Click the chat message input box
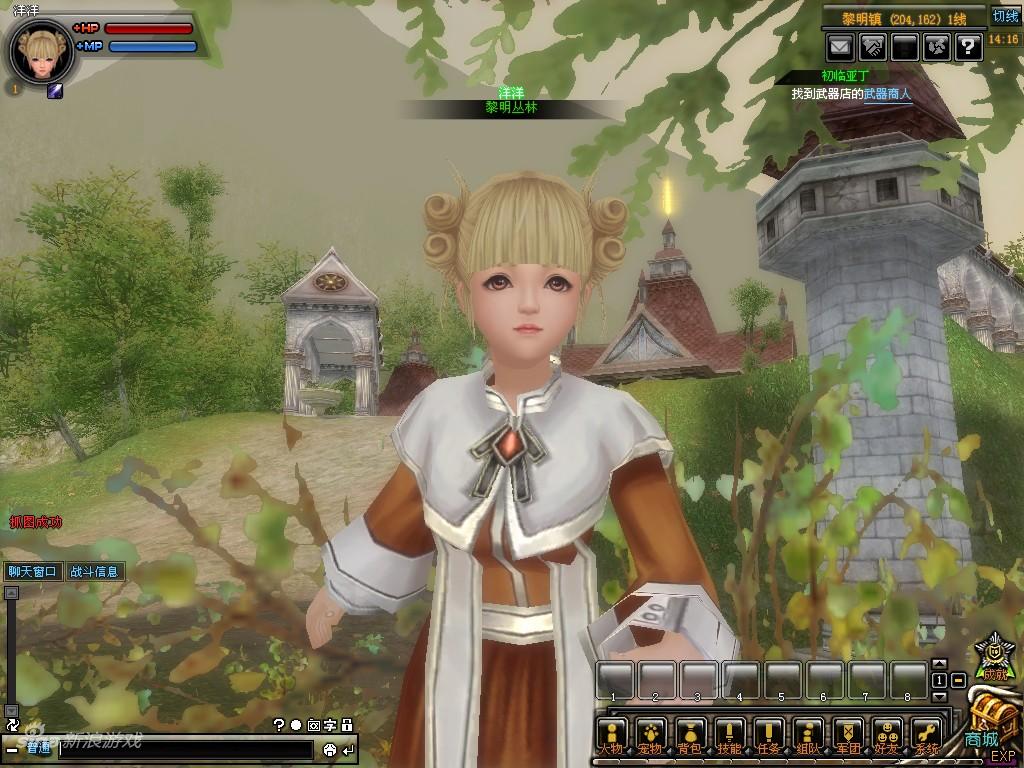This screenshot has height=768, width=1024. 185,749
